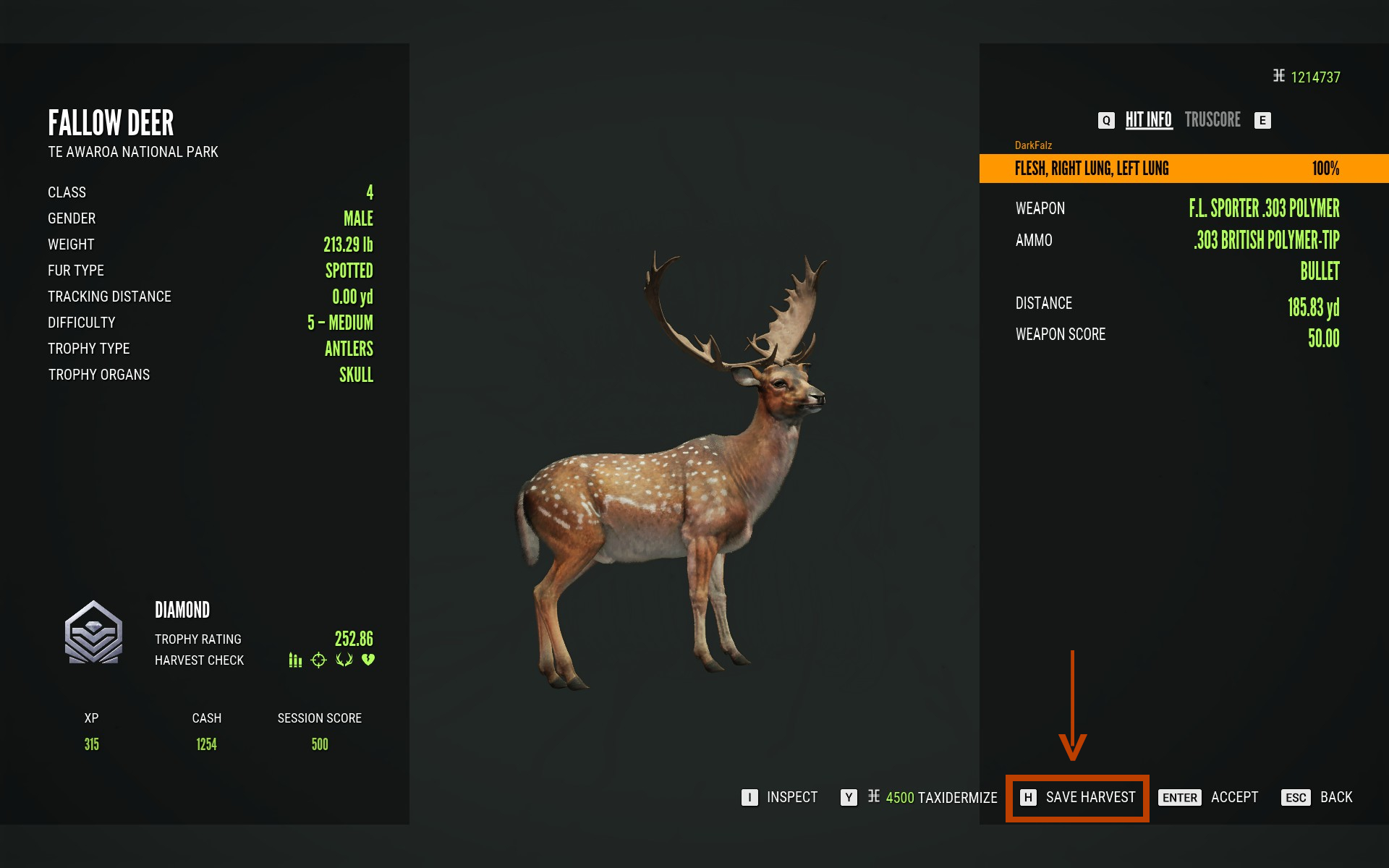Switch to the TruScore tab
This screenshot has height=868, width=1389.
coord(1212,120)
